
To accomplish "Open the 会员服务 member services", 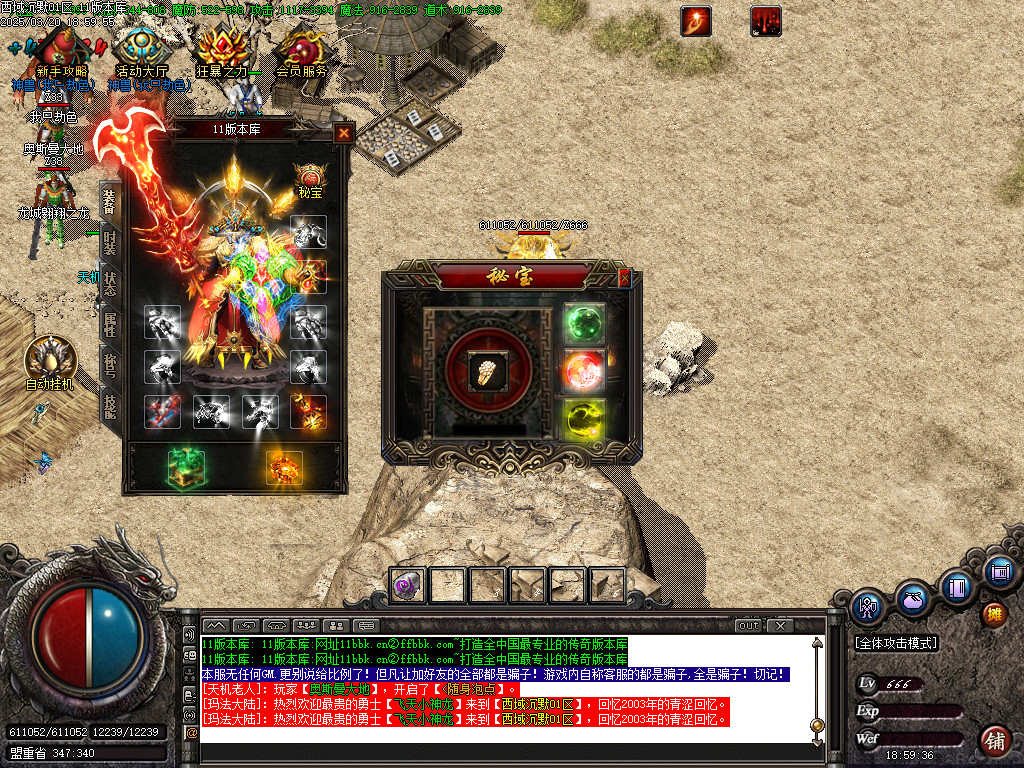I will (x=301, y=52).
